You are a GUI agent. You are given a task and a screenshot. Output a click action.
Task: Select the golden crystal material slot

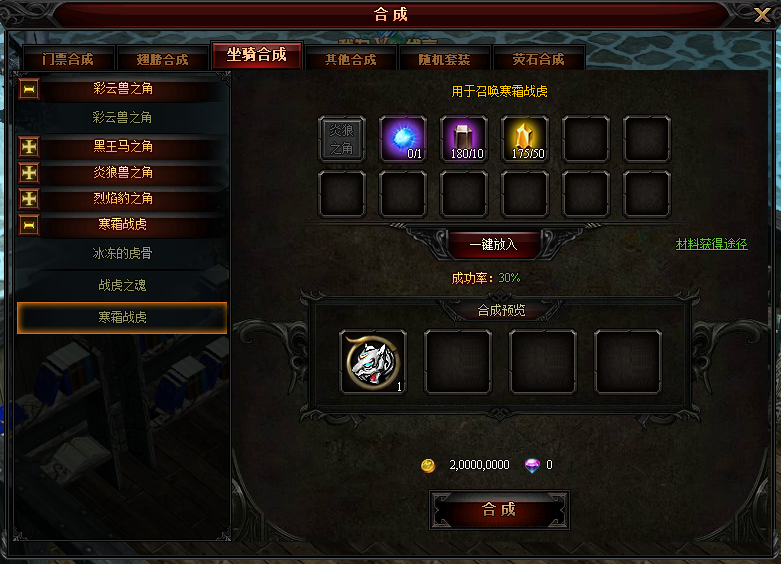pyautogui.click(x=525, y=139)
